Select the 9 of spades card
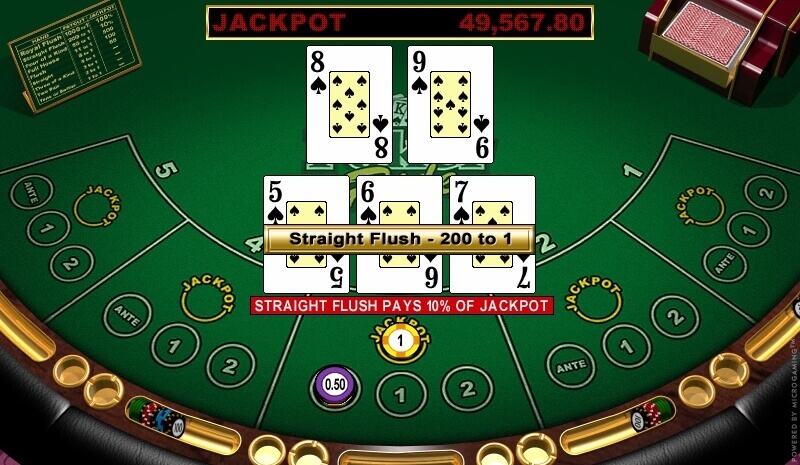800x465 pixels. coord(450,103)
